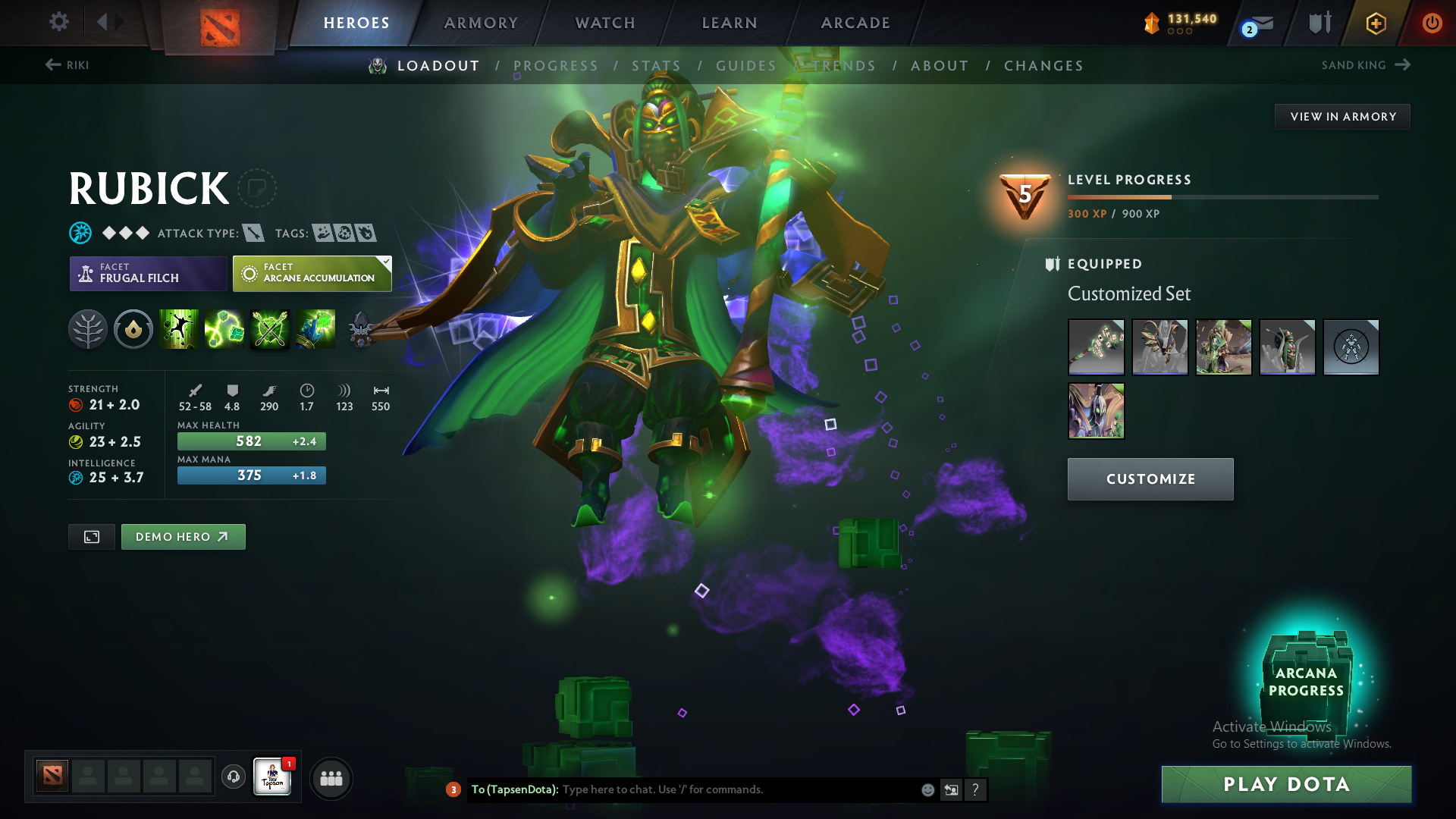This screenshot has width=1456, height=819.
Task: Select the Arcane Accumulation facet
Action: tap(311, 273)
